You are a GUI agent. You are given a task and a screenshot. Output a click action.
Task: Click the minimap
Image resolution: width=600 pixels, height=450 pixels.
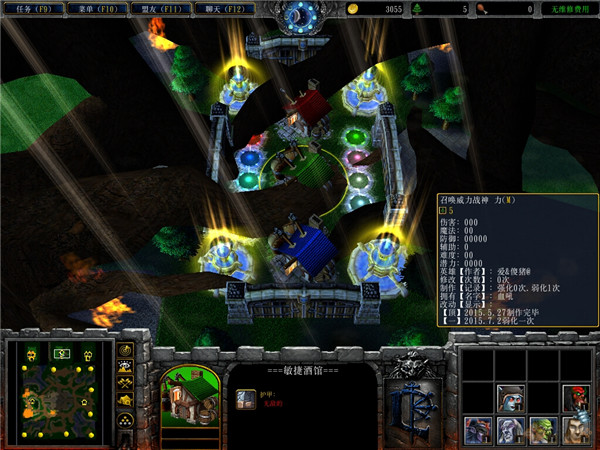pyautogui.click(x=56, y=392)
